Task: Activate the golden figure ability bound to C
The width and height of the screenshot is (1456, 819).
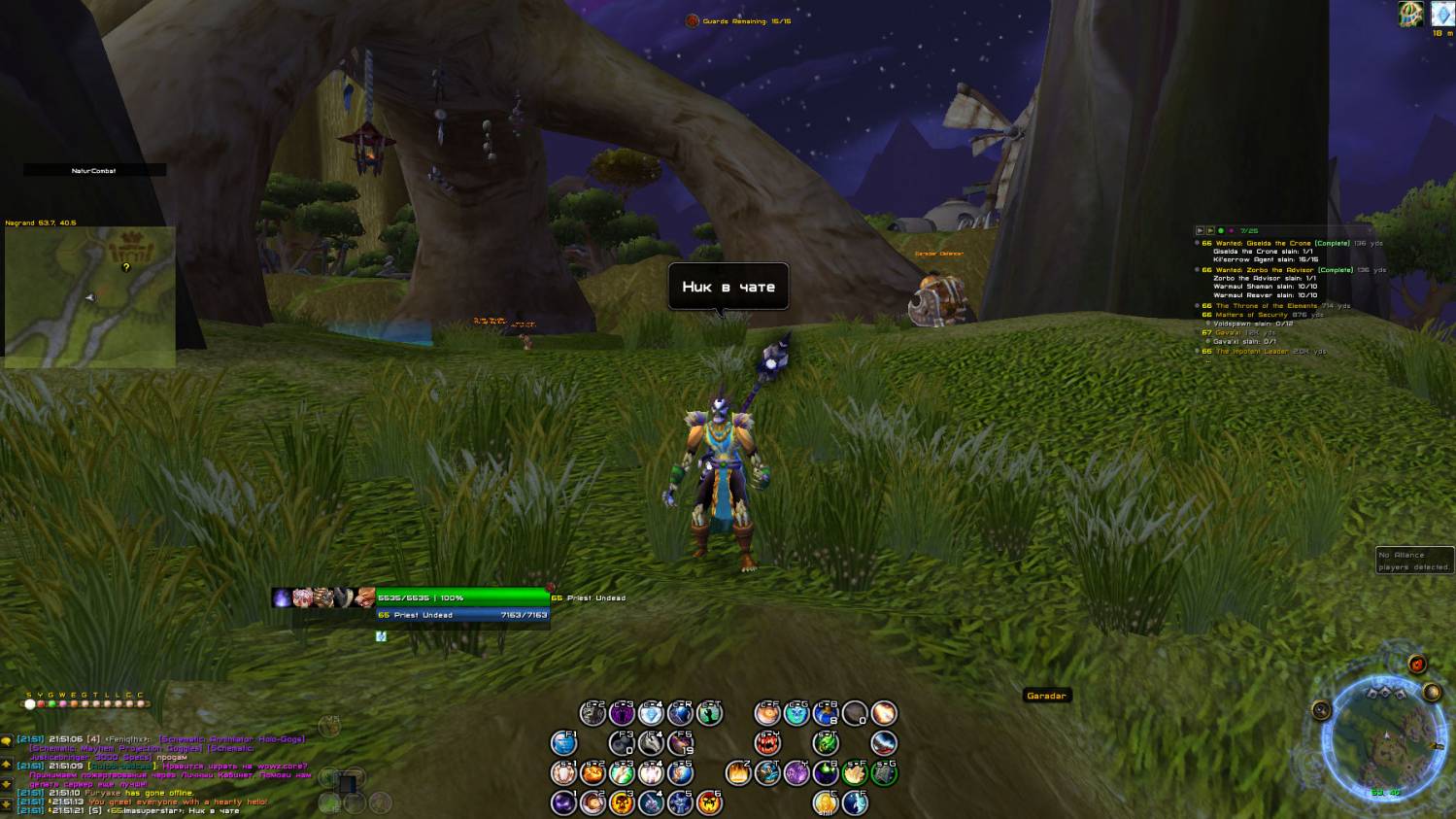Action: pos(826,802)
